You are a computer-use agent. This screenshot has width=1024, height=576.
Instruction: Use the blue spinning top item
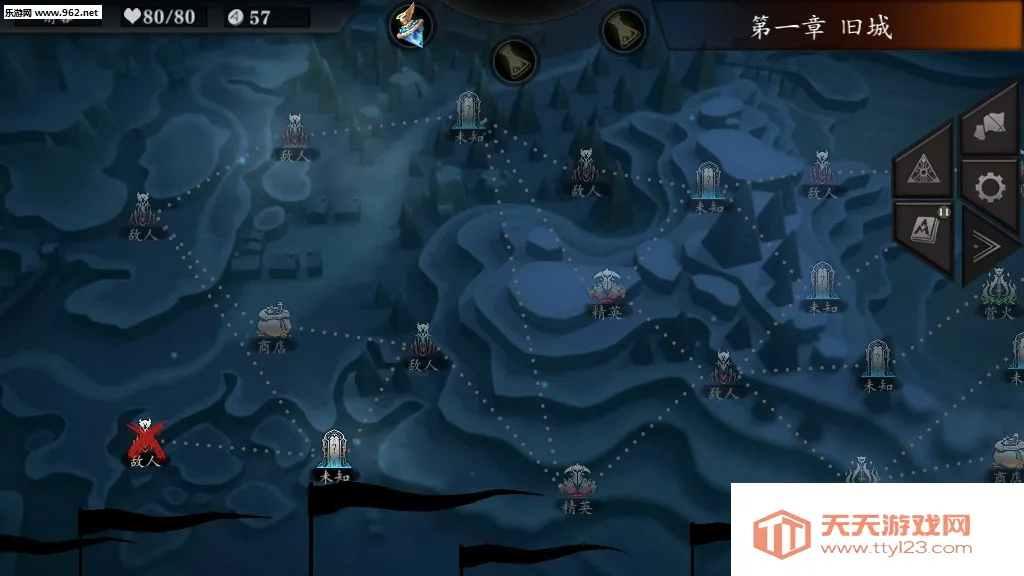(410, 25)
